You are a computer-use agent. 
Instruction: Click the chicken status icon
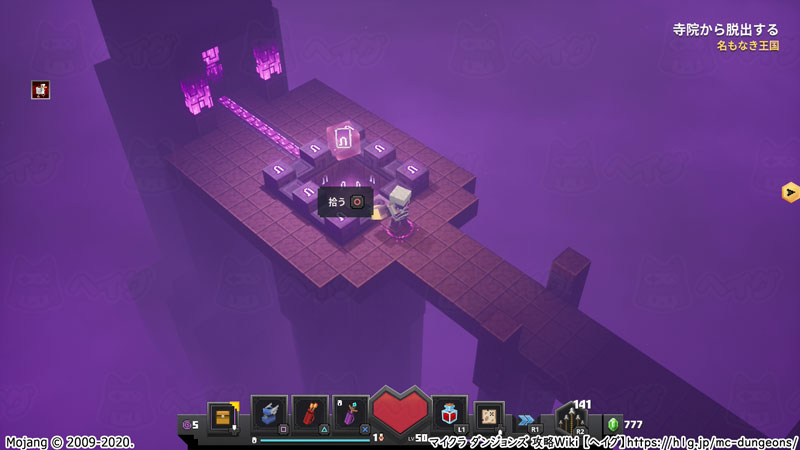coord(40,90)
